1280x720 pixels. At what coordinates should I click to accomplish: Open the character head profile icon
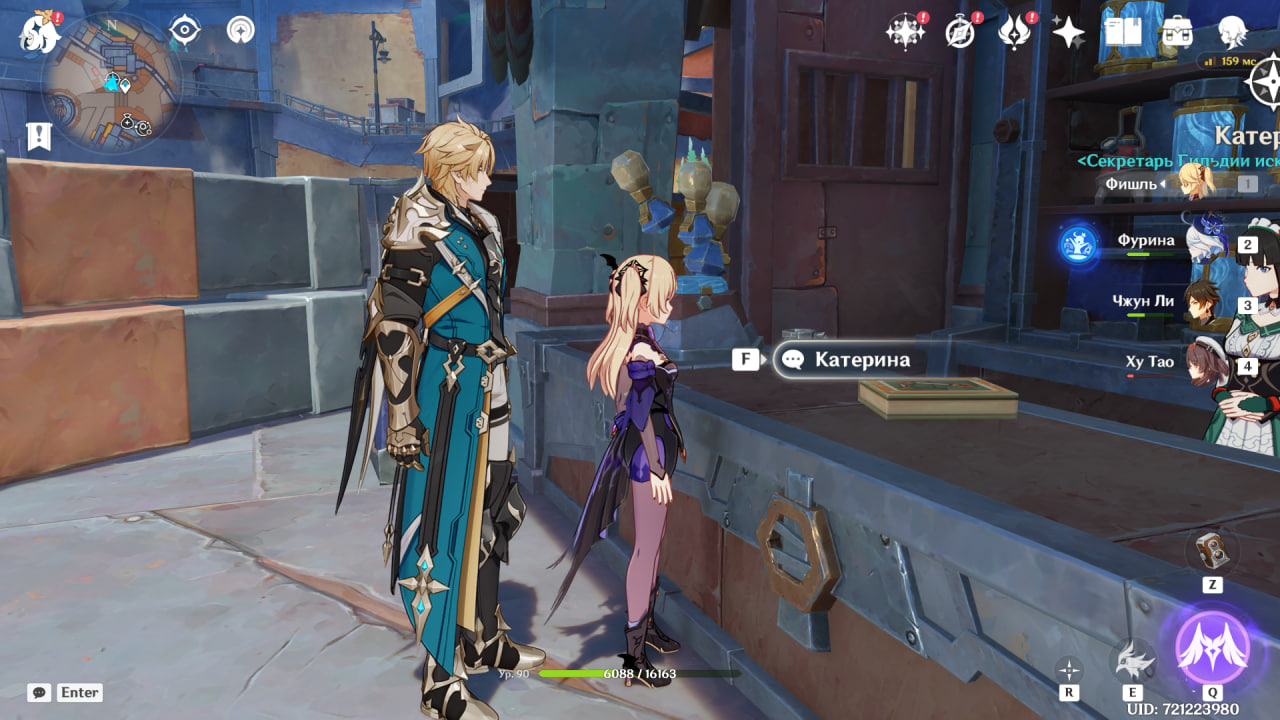click(1232, 32)
